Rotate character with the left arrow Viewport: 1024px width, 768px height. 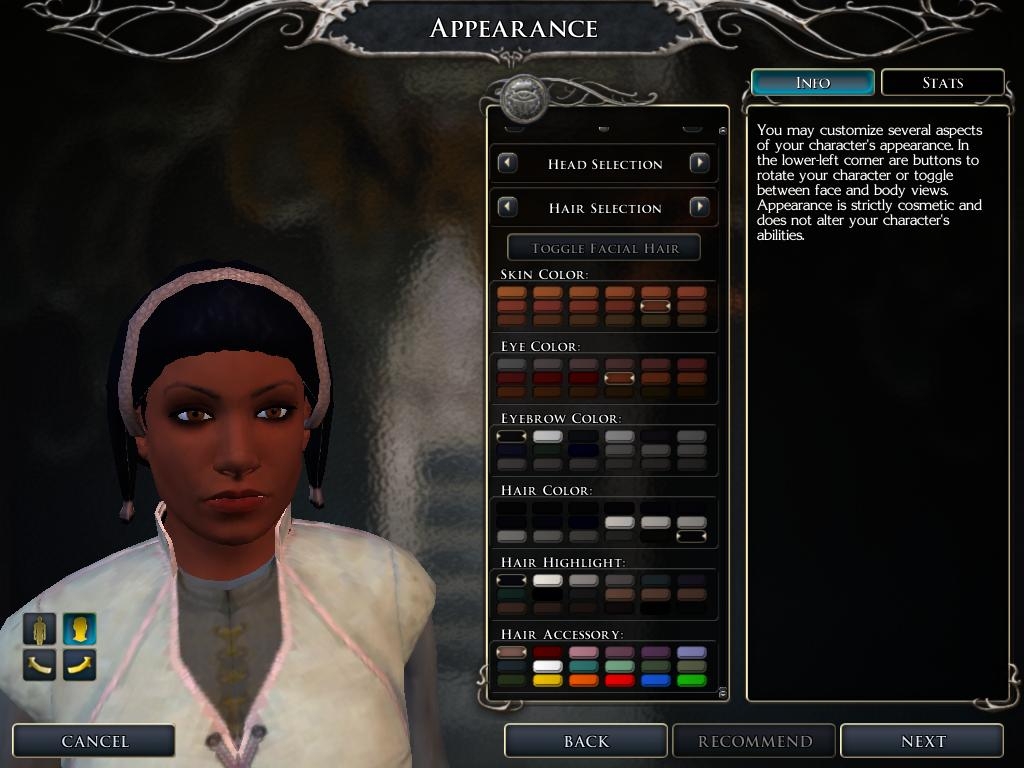click(40, 663)
